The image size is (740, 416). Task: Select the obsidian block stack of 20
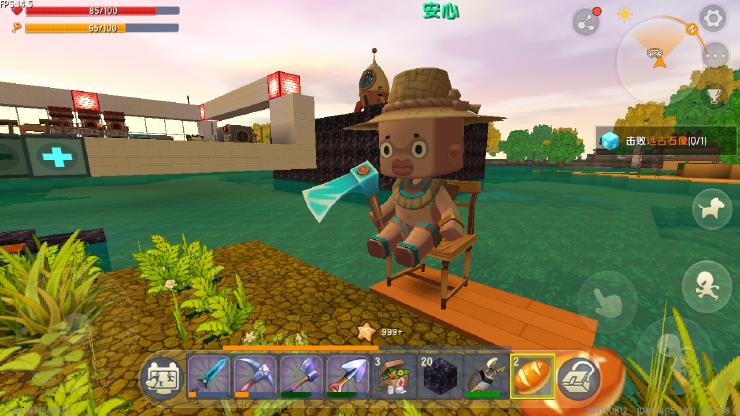coord(439,376)
